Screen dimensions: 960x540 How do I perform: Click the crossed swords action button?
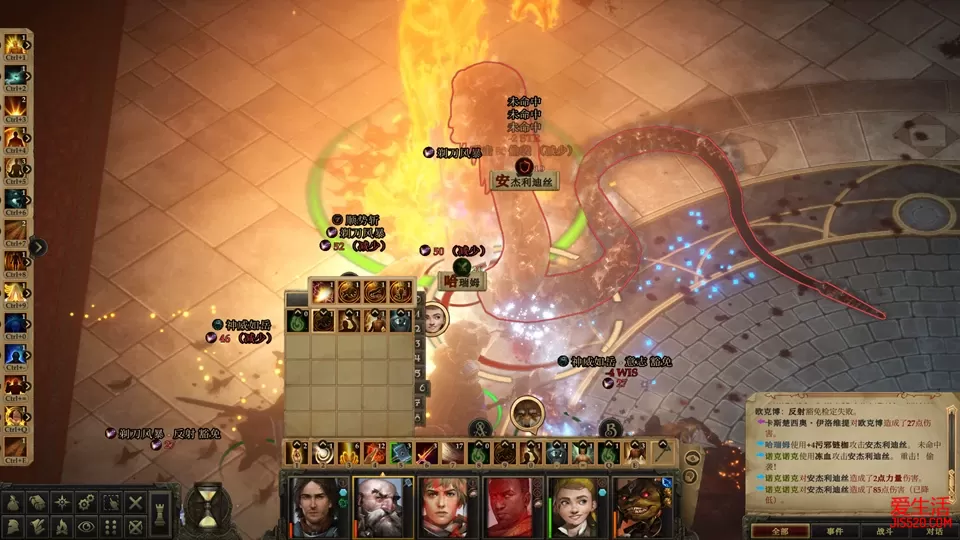click(135, 503)
